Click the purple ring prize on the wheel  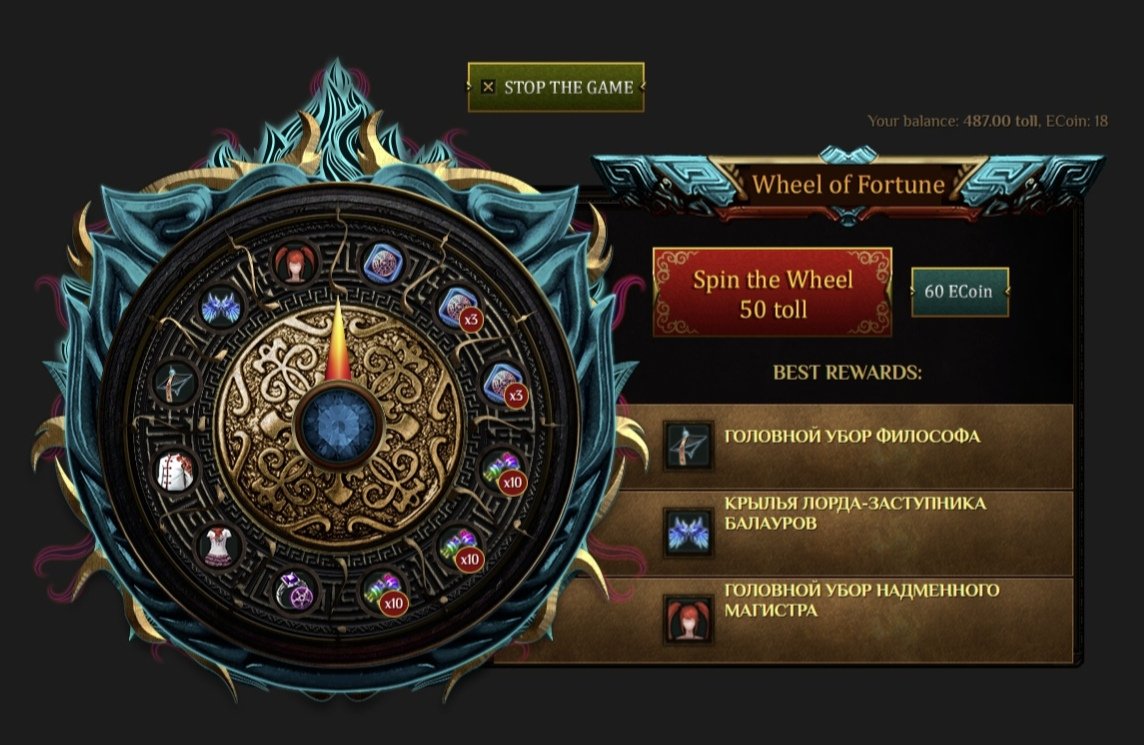pyautogui.click(x=294, y=590)
